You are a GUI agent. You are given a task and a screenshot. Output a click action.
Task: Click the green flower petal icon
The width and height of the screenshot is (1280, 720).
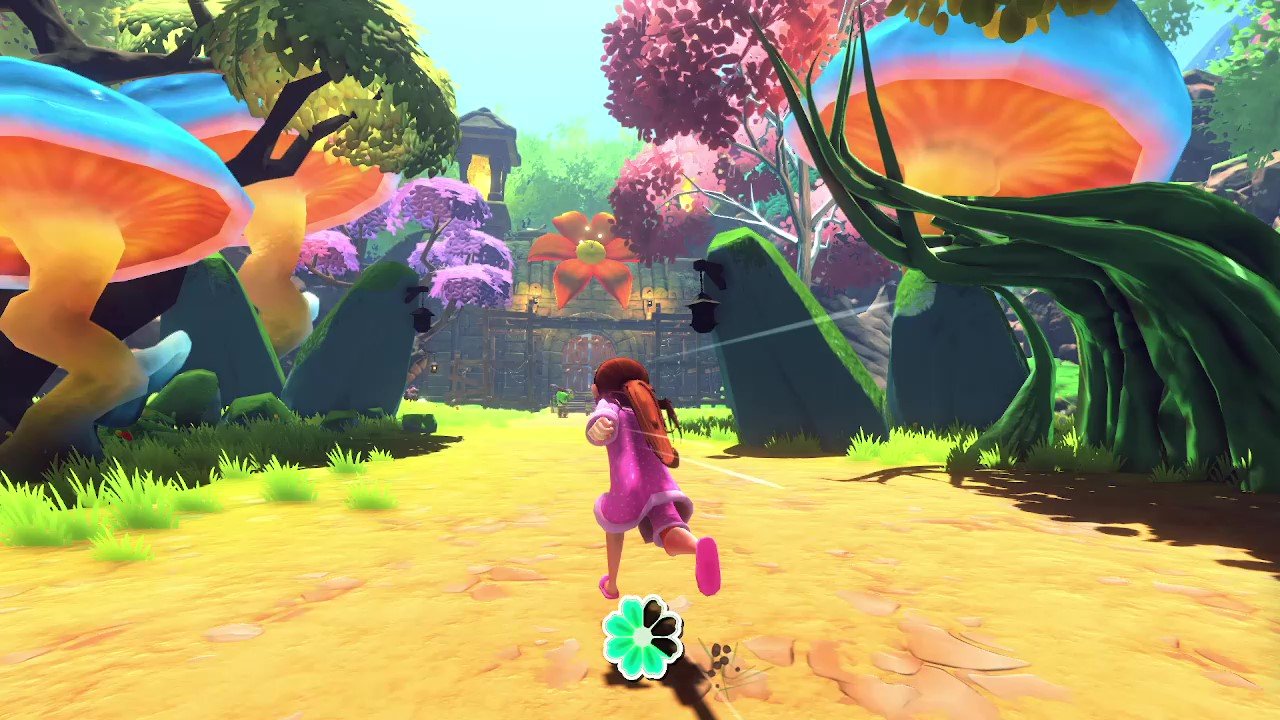click(642, 638)
